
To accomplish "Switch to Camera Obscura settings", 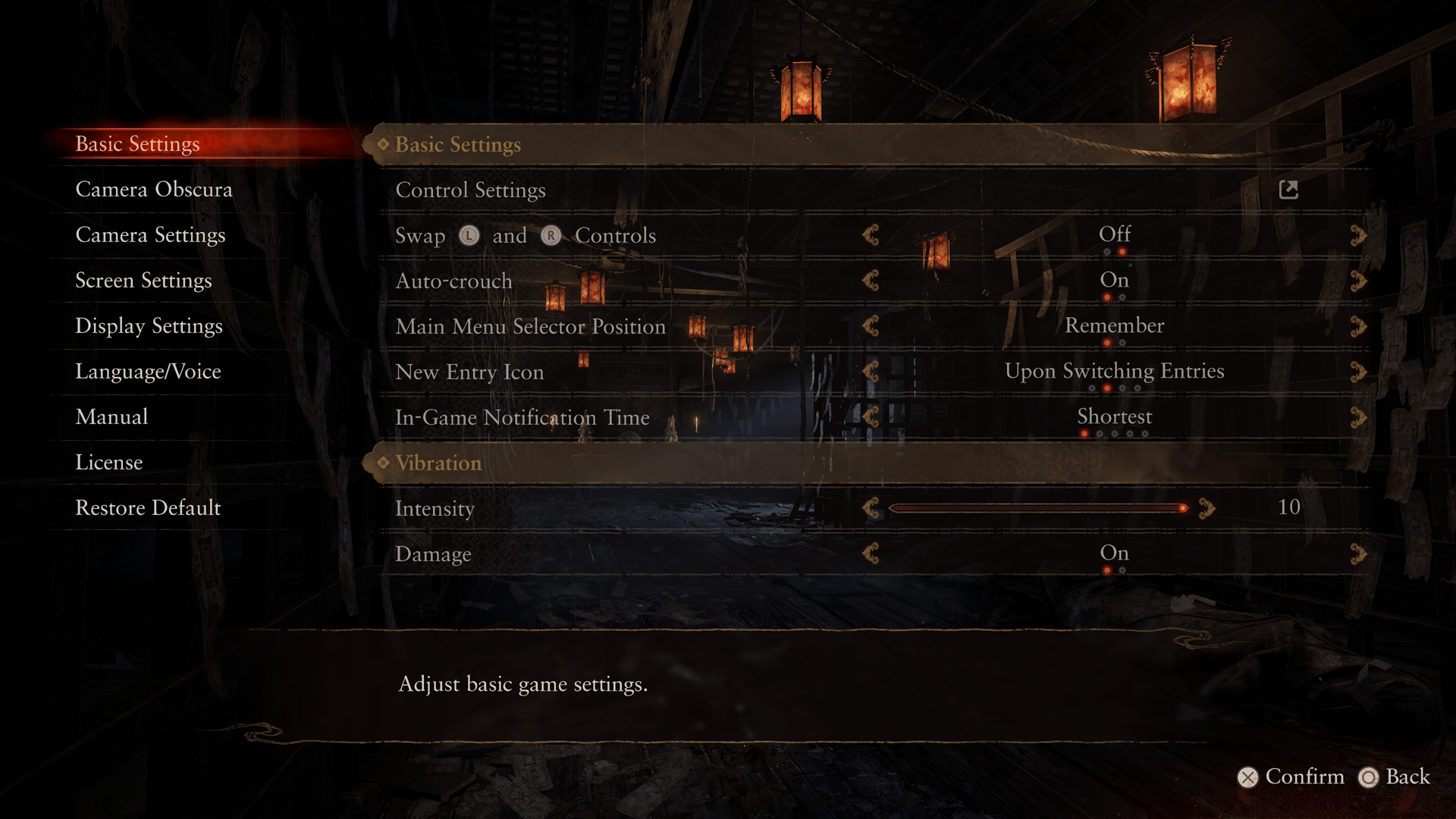I will (x=153, y=190).
